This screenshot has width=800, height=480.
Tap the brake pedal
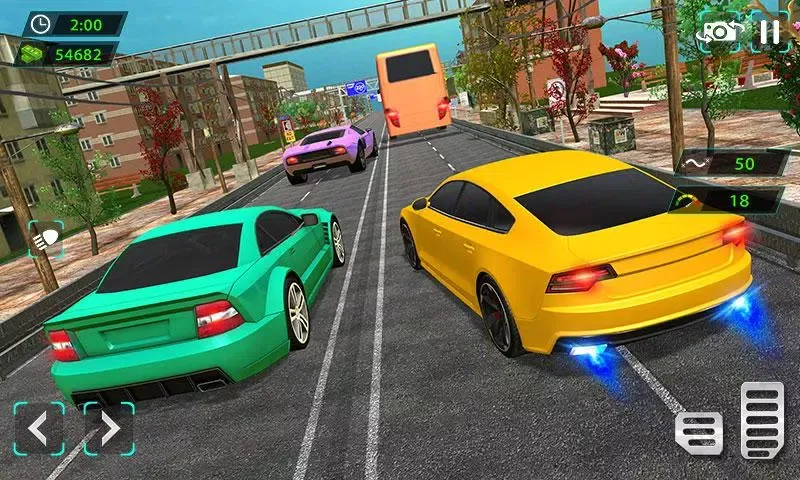point(699,430)
